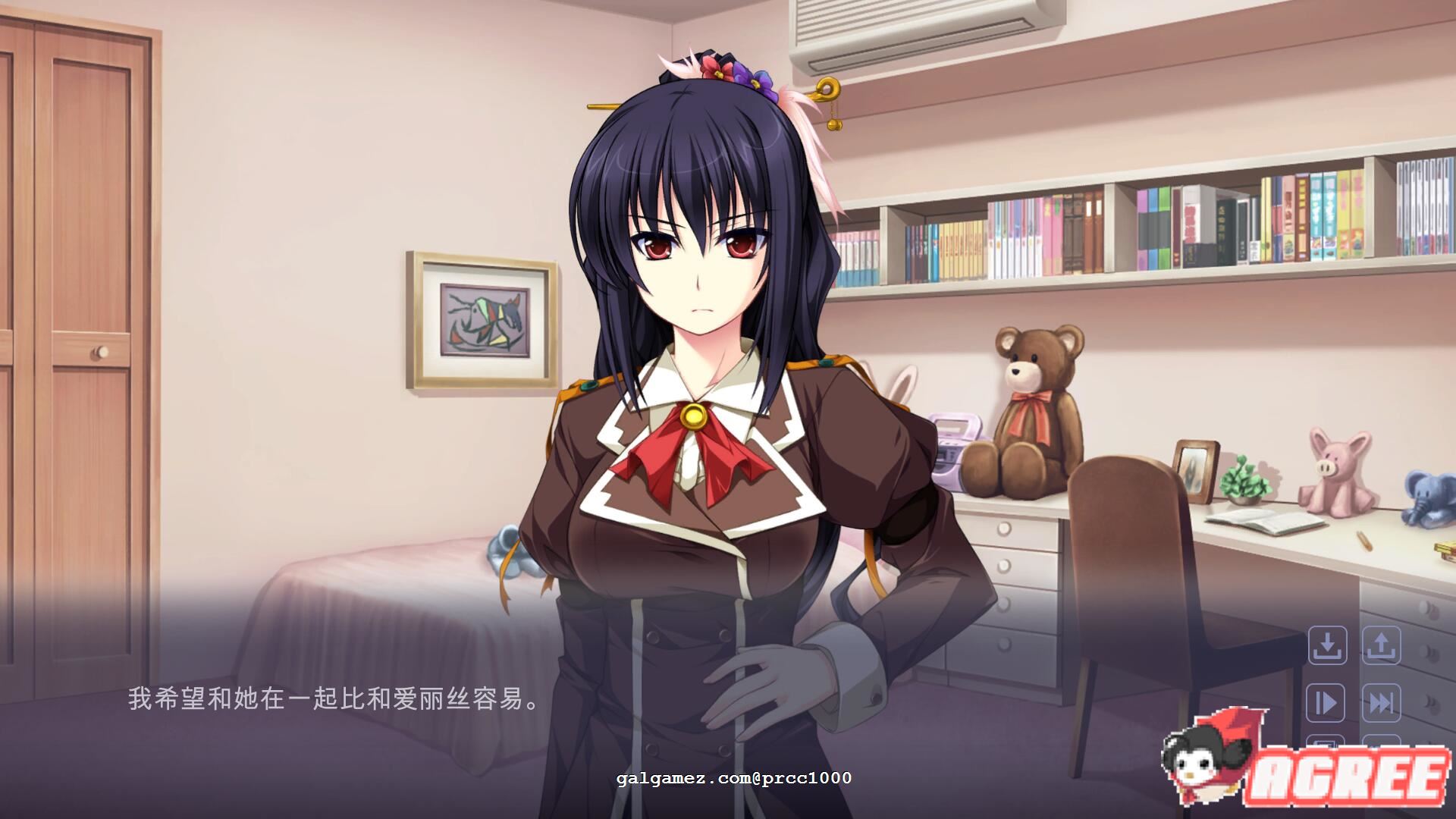
Task: Toggle quick-save with the download-arrow icon
Action: tap(1327, 646)
